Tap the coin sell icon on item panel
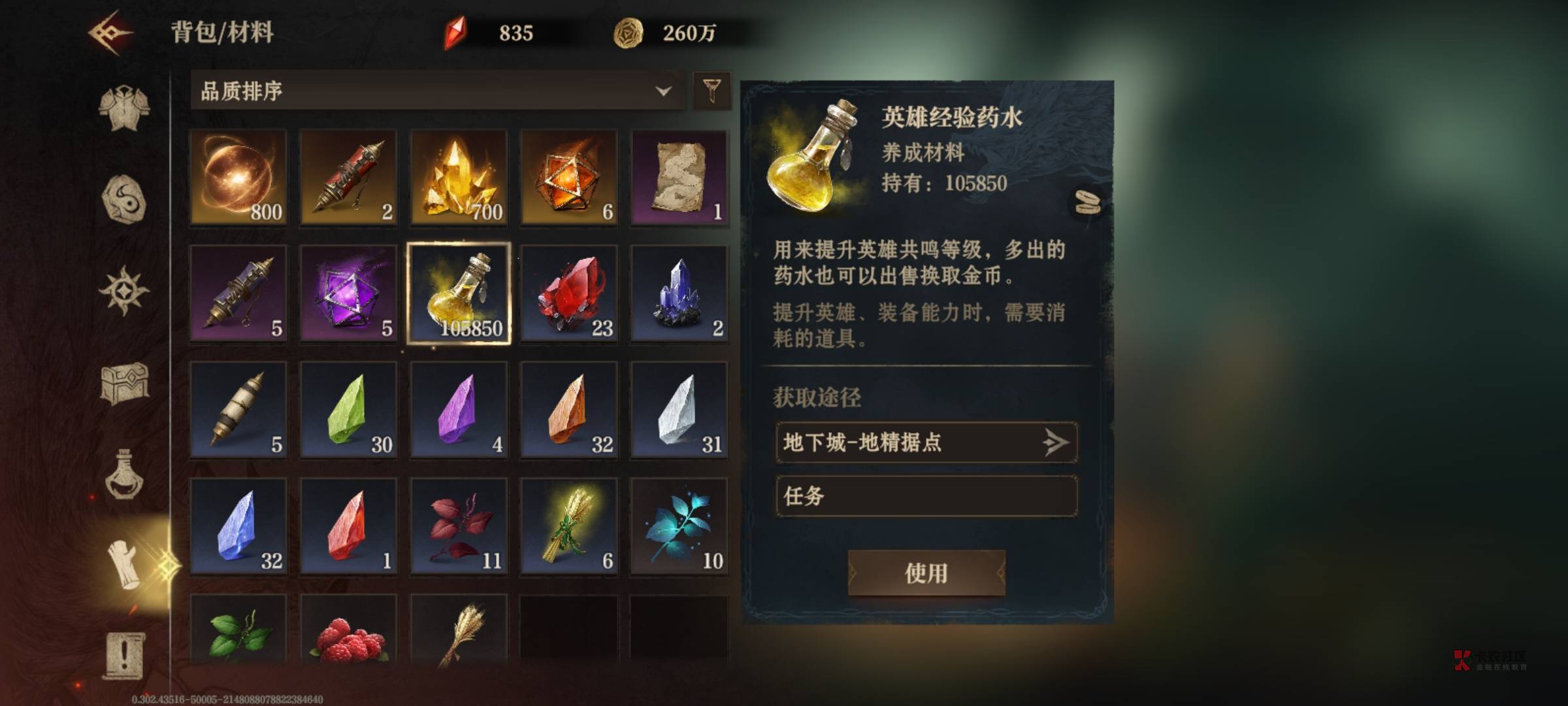 click(1088, 202)
